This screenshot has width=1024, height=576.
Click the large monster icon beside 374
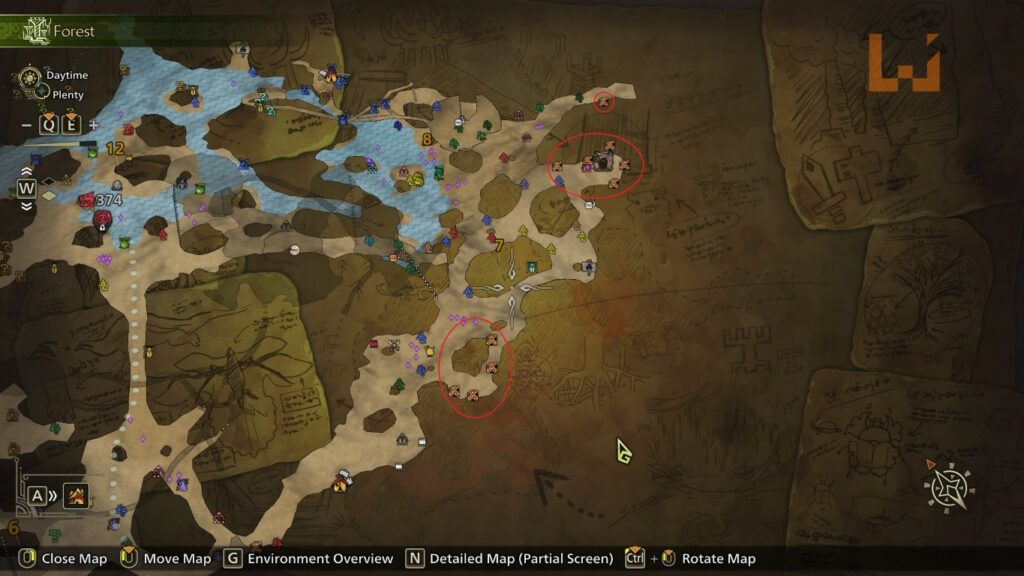coord(87,200)
